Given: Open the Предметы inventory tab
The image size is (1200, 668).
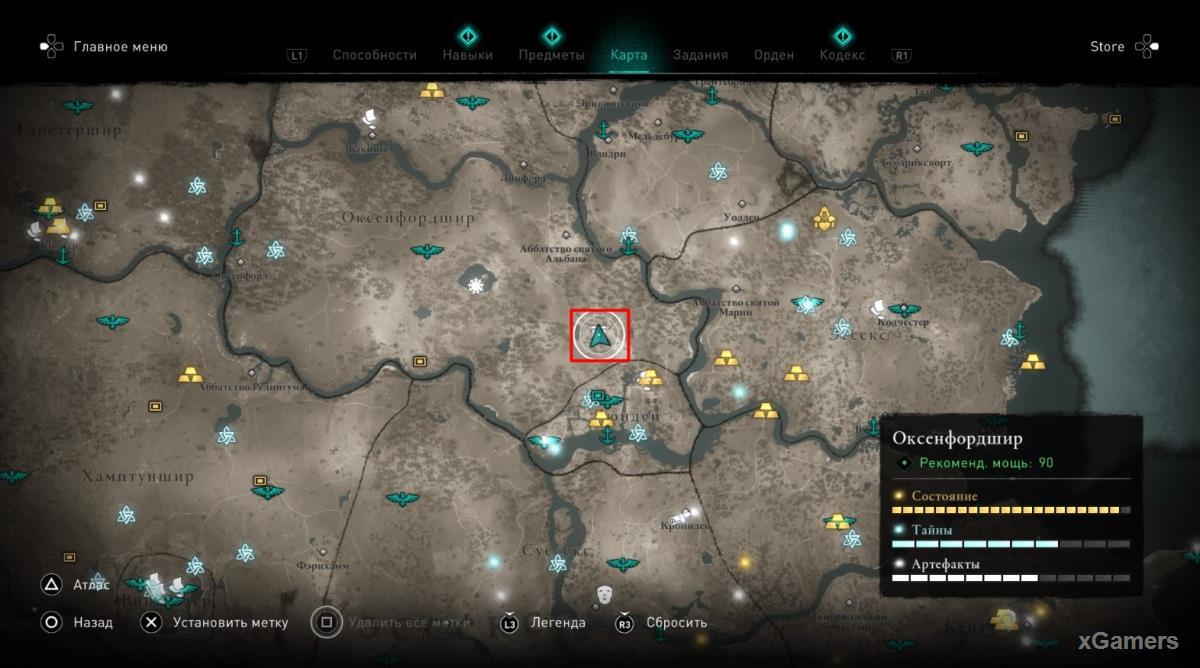Looking at the screenshot, I should (551, 55).
